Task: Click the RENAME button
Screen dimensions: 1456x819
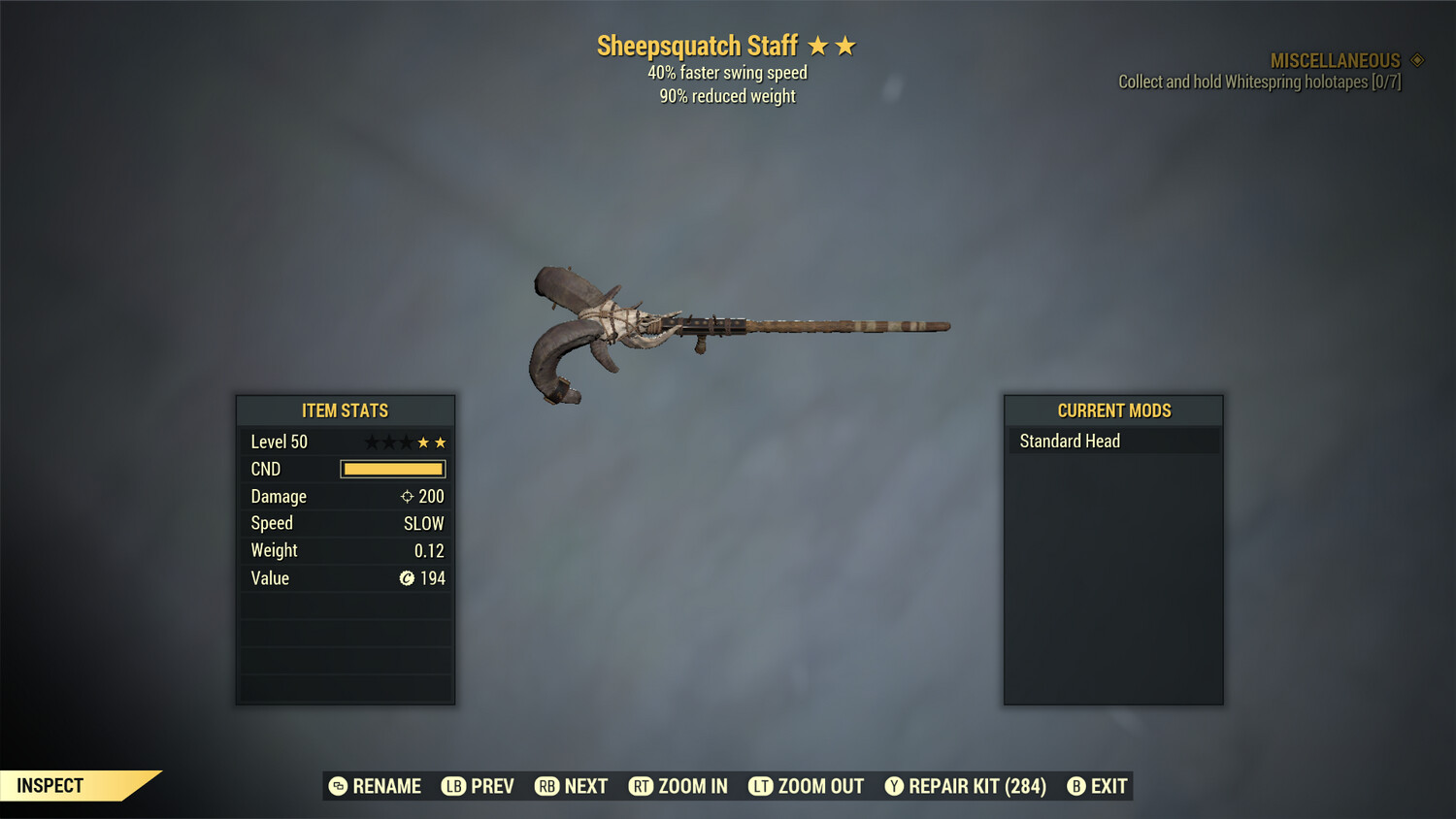Action: pyautogui.click(x=387, y=786)
